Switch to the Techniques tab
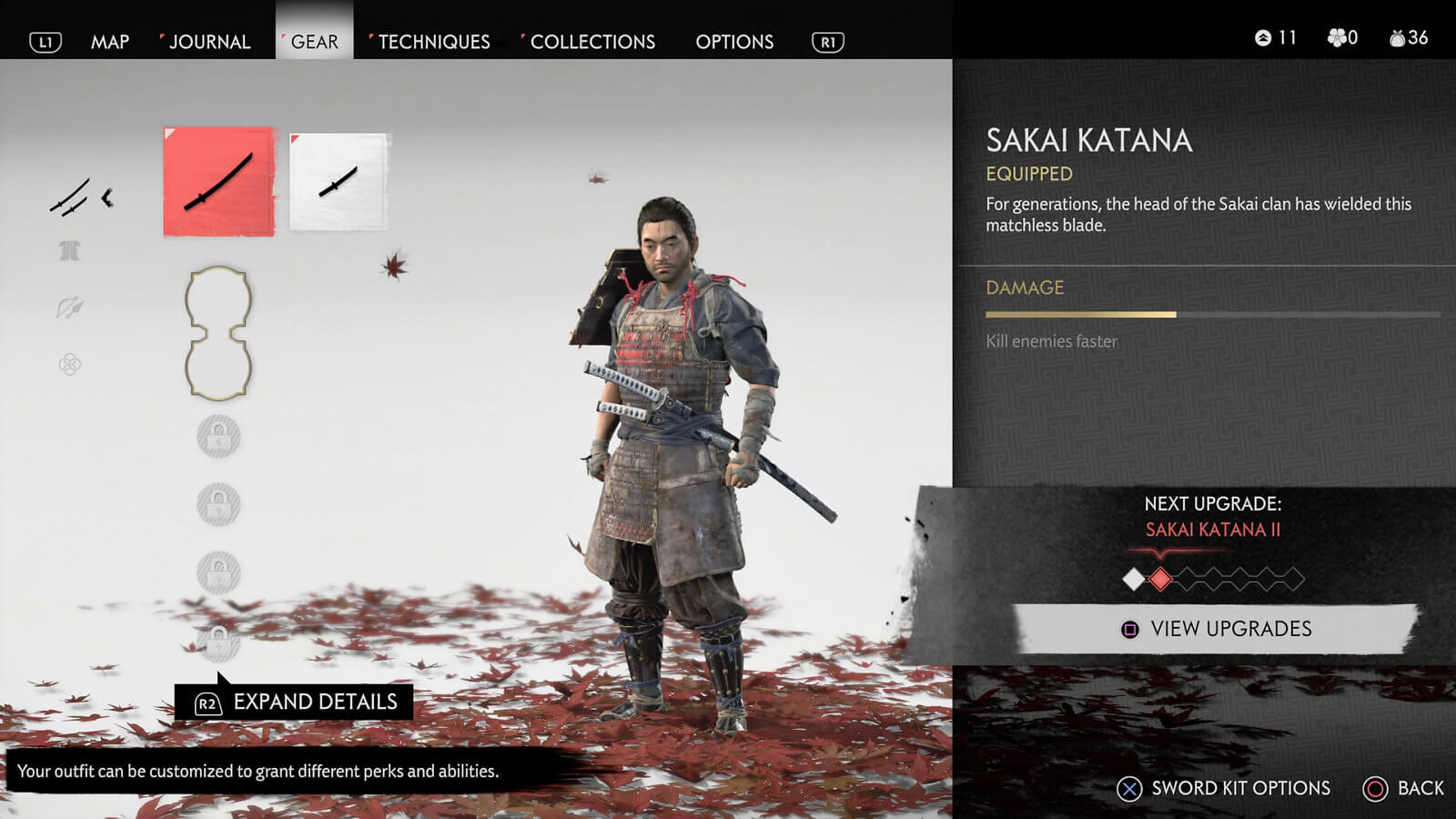The height and width of the screenshot is (819, 1456). (x=433, y=41)
